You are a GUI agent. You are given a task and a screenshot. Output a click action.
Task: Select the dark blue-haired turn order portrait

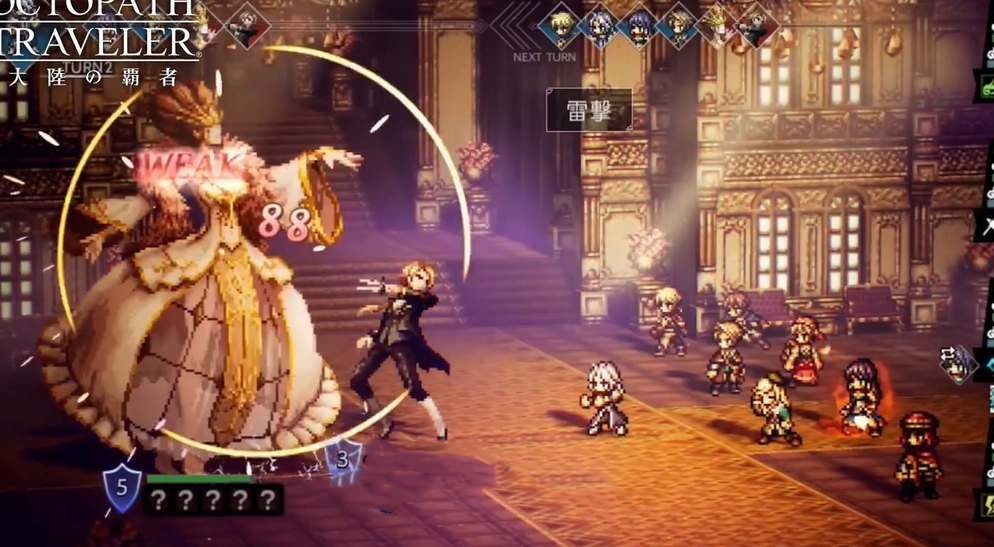click(x=640, y=26)
